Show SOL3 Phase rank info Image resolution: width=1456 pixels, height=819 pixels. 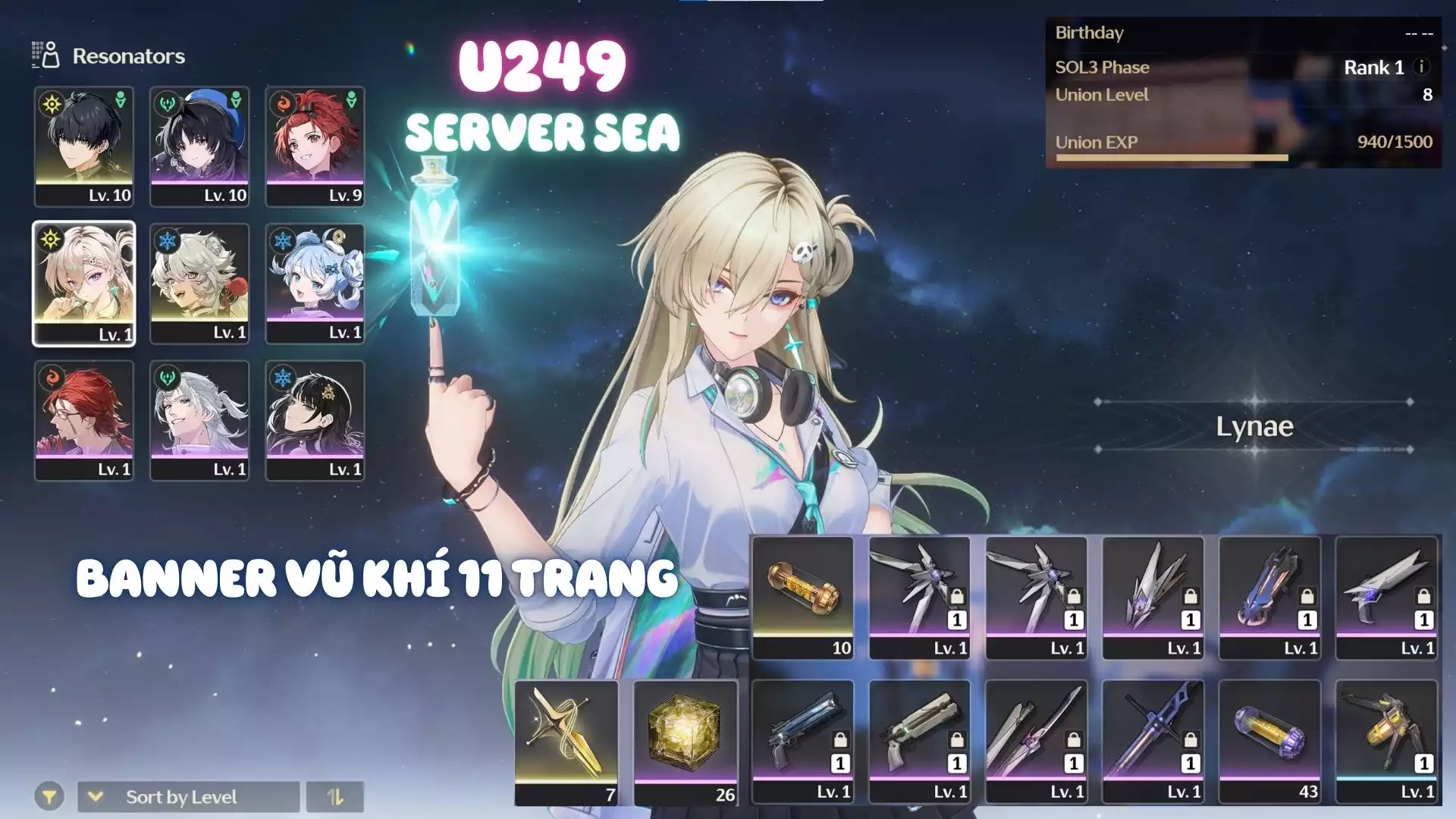point(1423,67)
